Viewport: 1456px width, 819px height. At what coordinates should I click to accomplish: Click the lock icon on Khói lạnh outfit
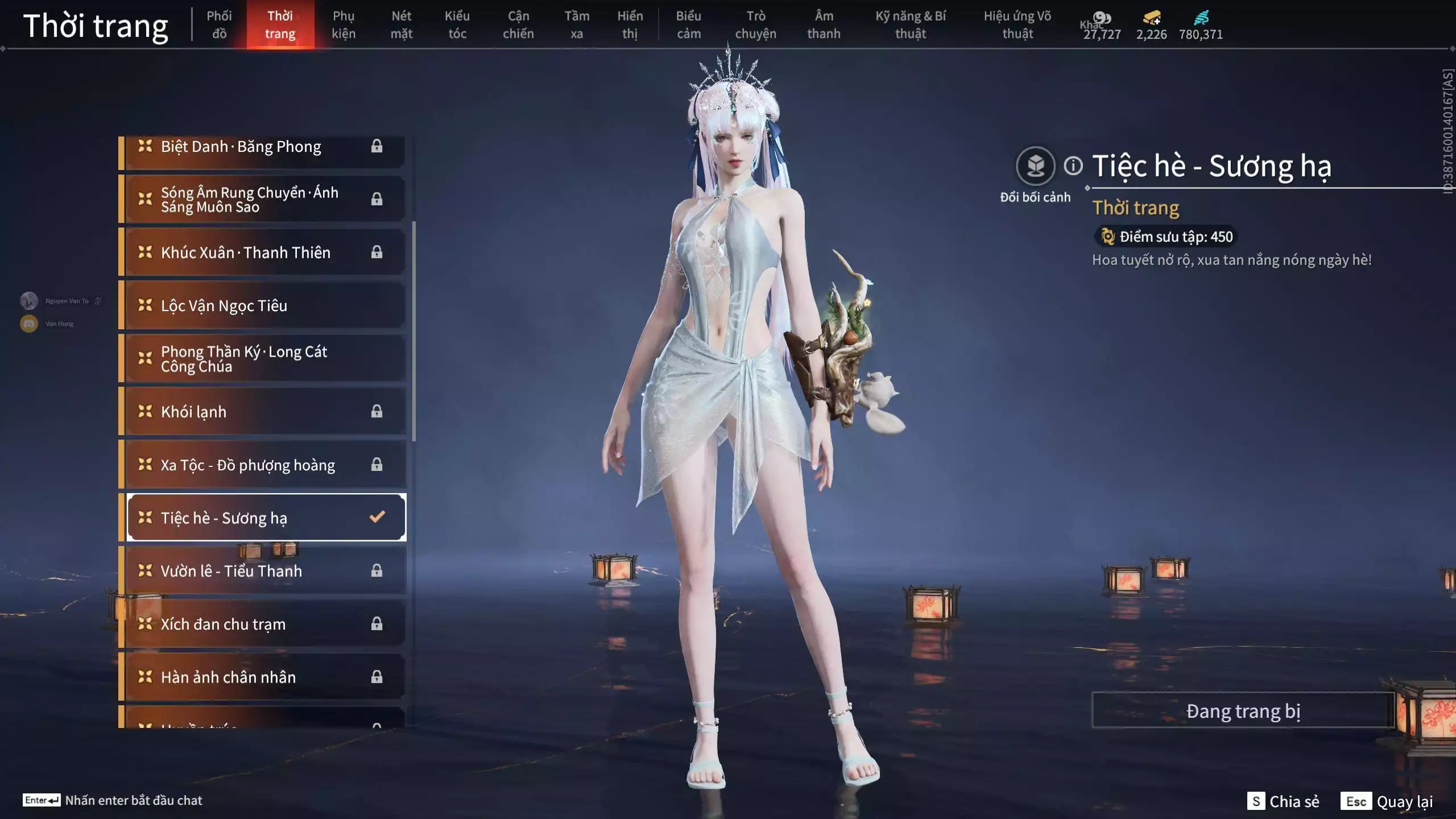(378, 411)
